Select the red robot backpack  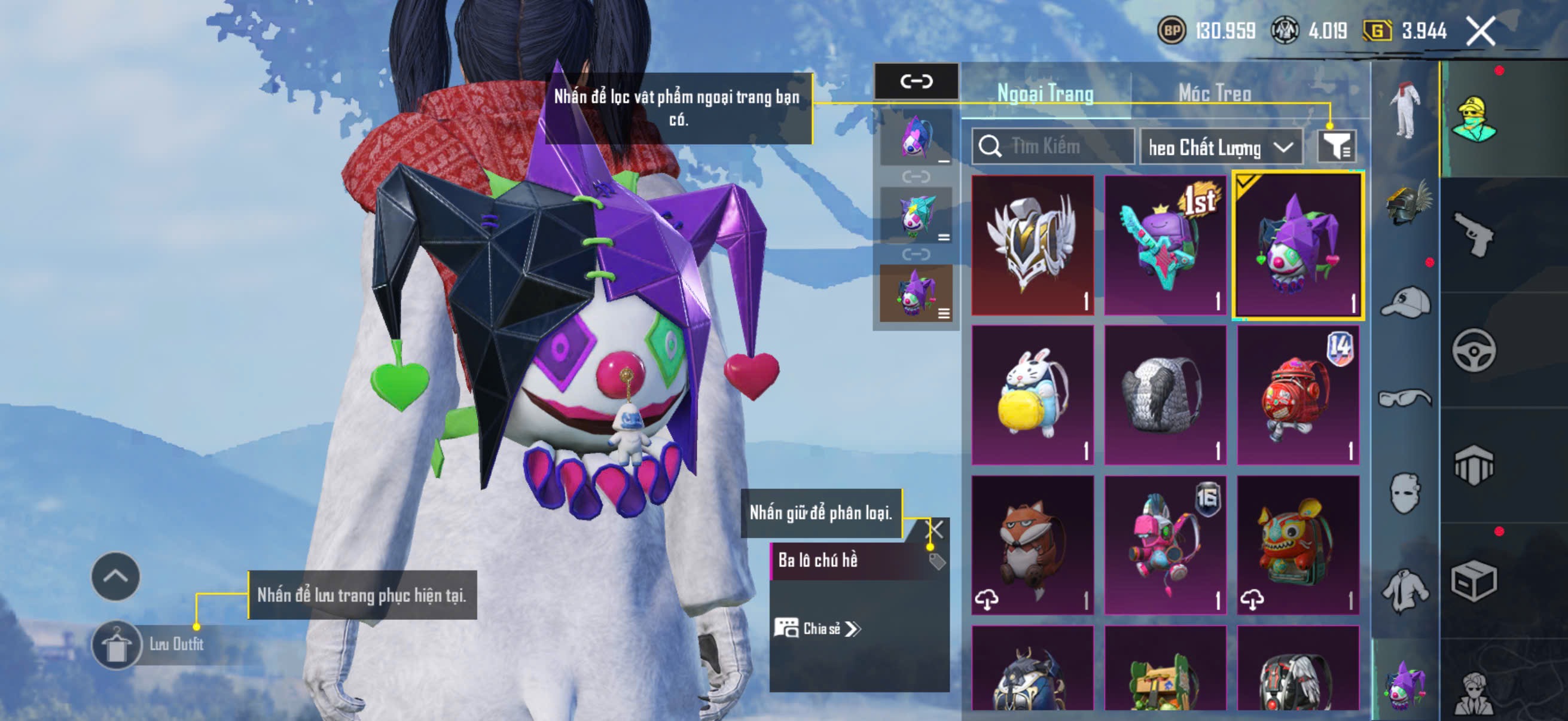(x=1298, y=396)
